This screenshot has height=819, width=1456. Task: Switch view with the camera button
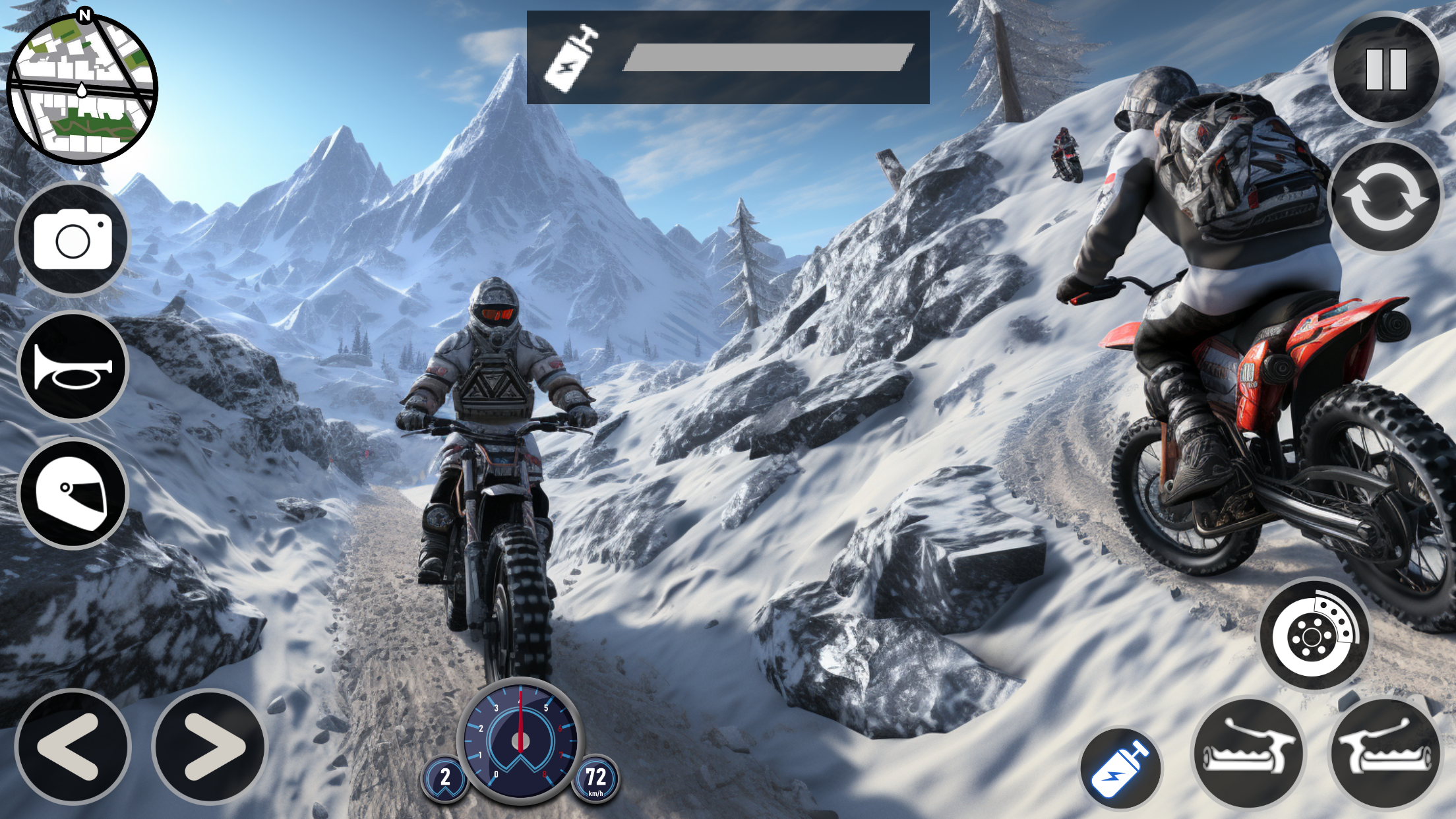[x=73, y=241]
